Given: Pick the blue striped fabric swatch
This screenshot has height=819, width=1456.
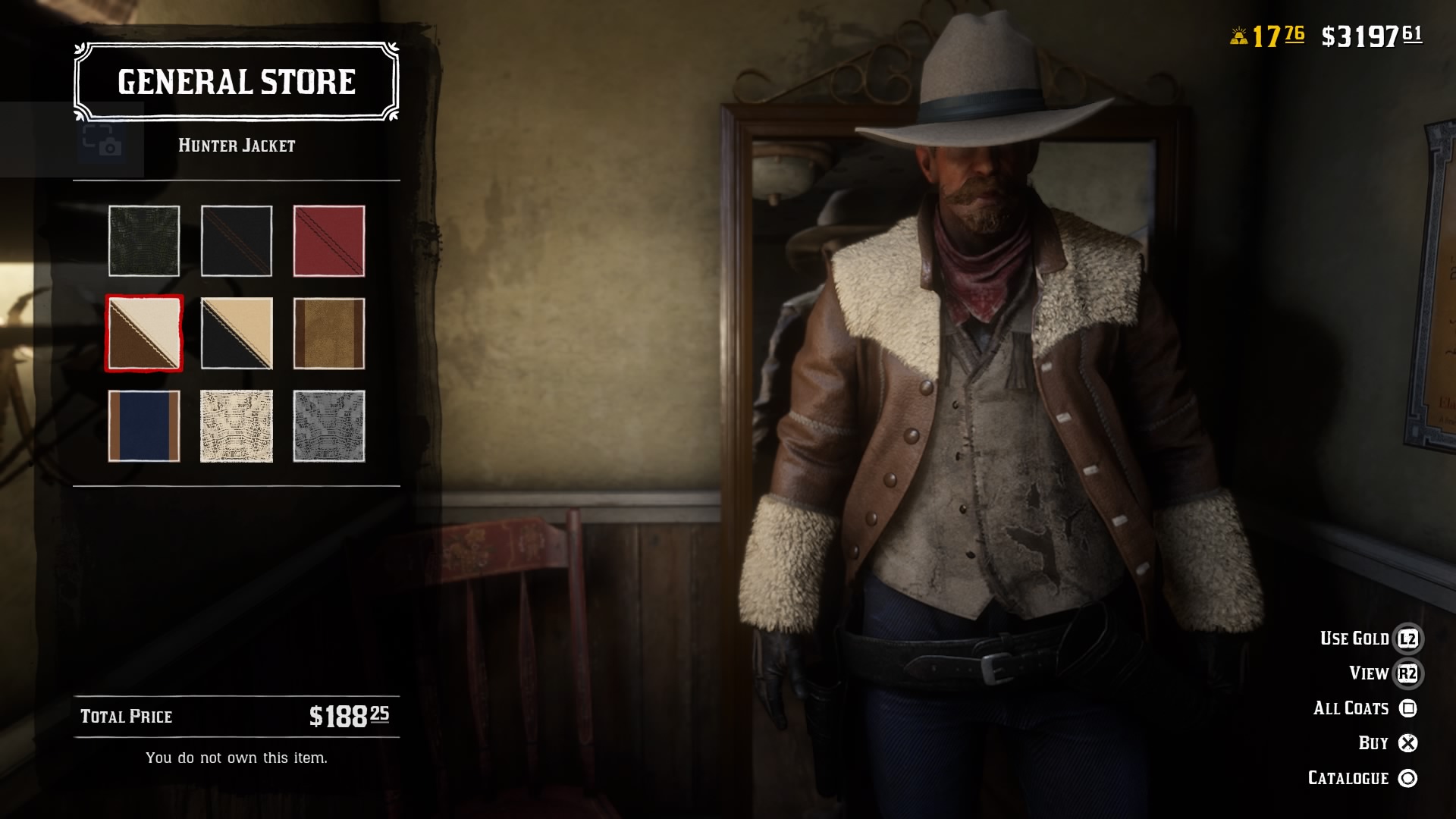Looking at the screenshot, I should point(145,427).
